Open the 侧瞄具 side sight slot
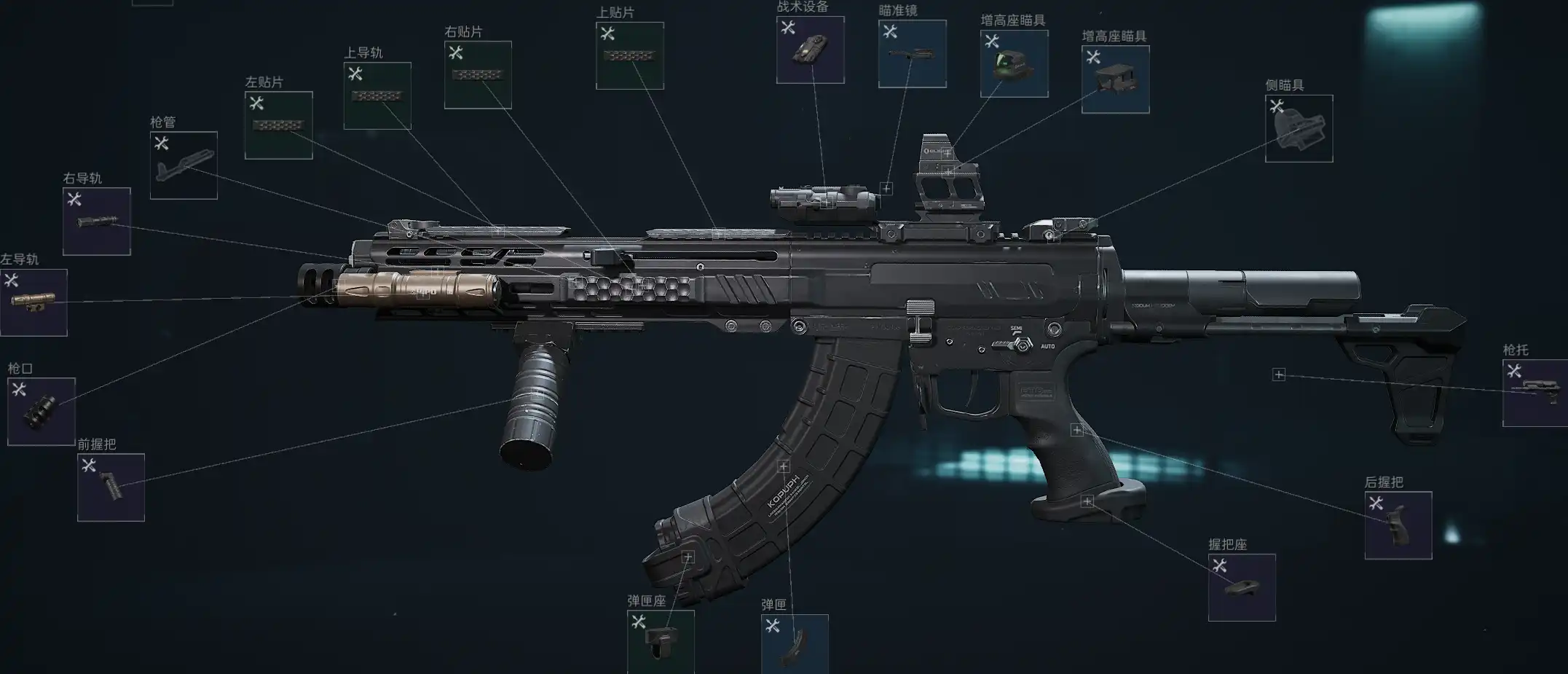Image resolution: width=1568 pixels, height=674 pixels. point(1299,129)
